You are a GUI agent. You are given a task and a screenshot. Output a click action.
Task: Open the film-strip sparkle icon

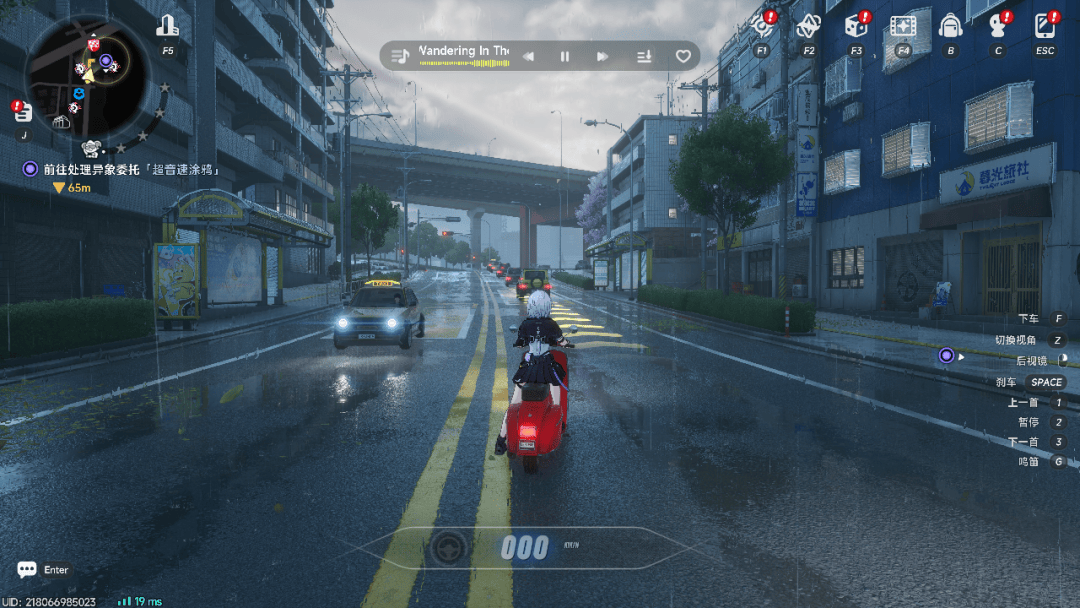click(x=903, y=27)
